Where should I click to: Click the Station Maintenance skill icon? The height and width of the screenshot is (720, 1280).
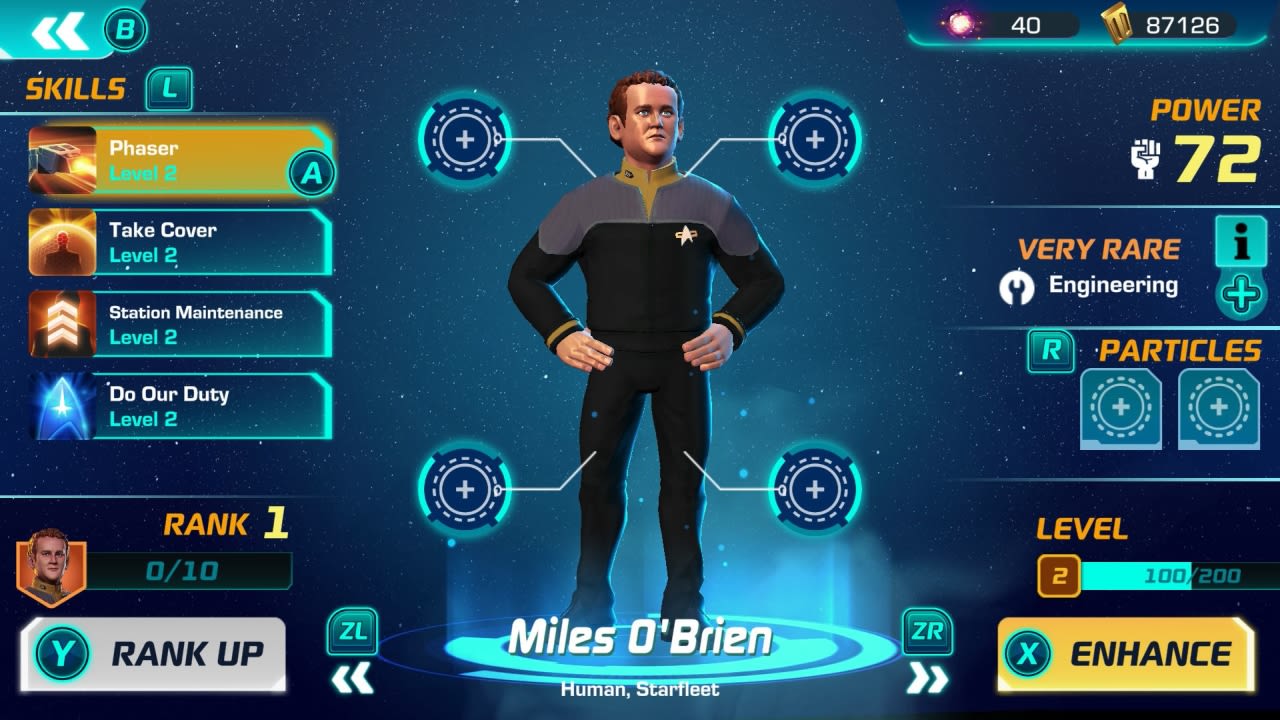point(60,323)
